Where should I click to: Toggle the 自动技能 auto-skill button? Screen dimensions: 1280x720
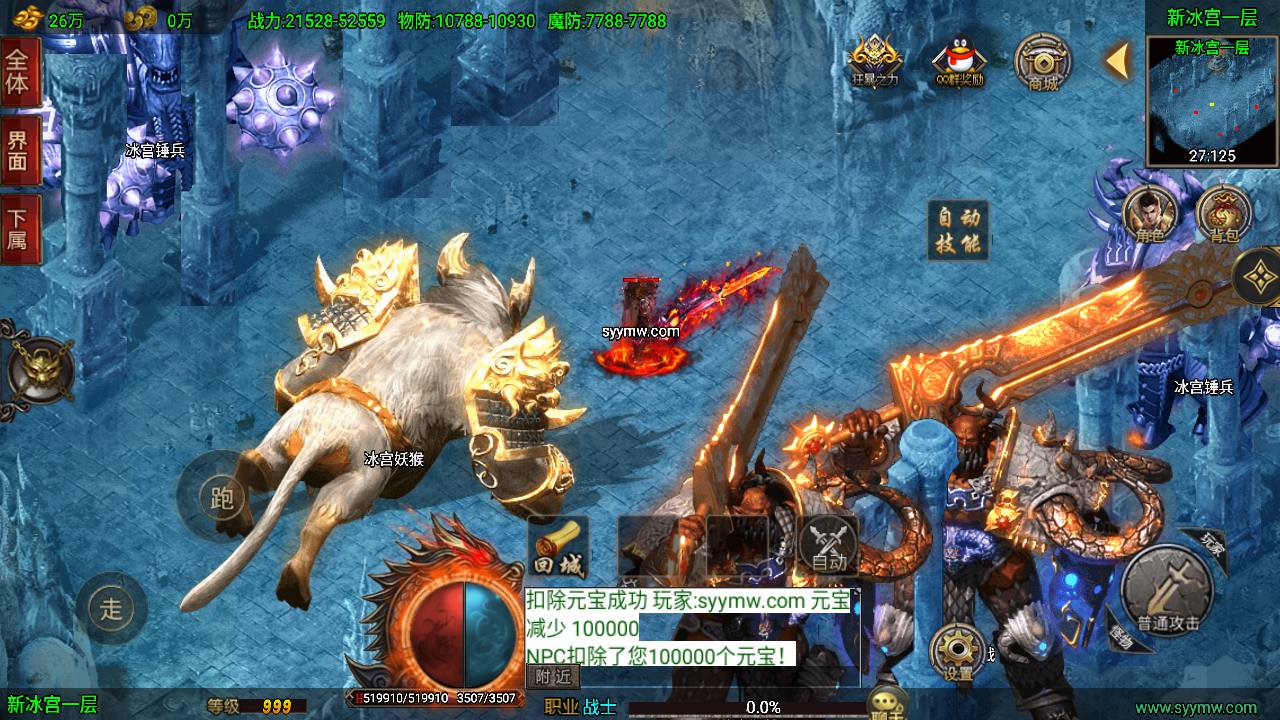958,230
